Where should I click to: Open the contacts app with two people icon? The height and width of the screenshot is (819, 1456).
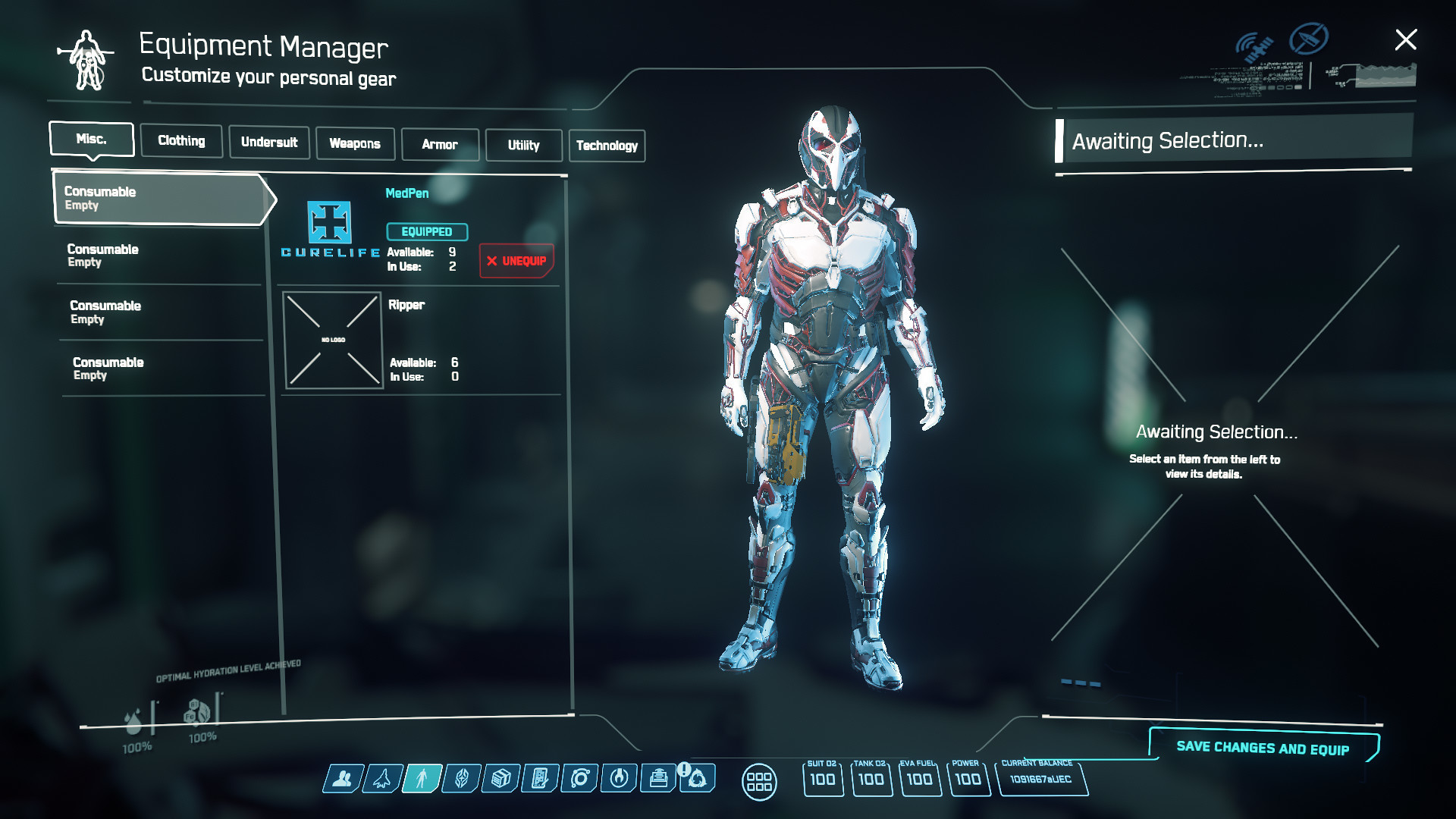343,779
